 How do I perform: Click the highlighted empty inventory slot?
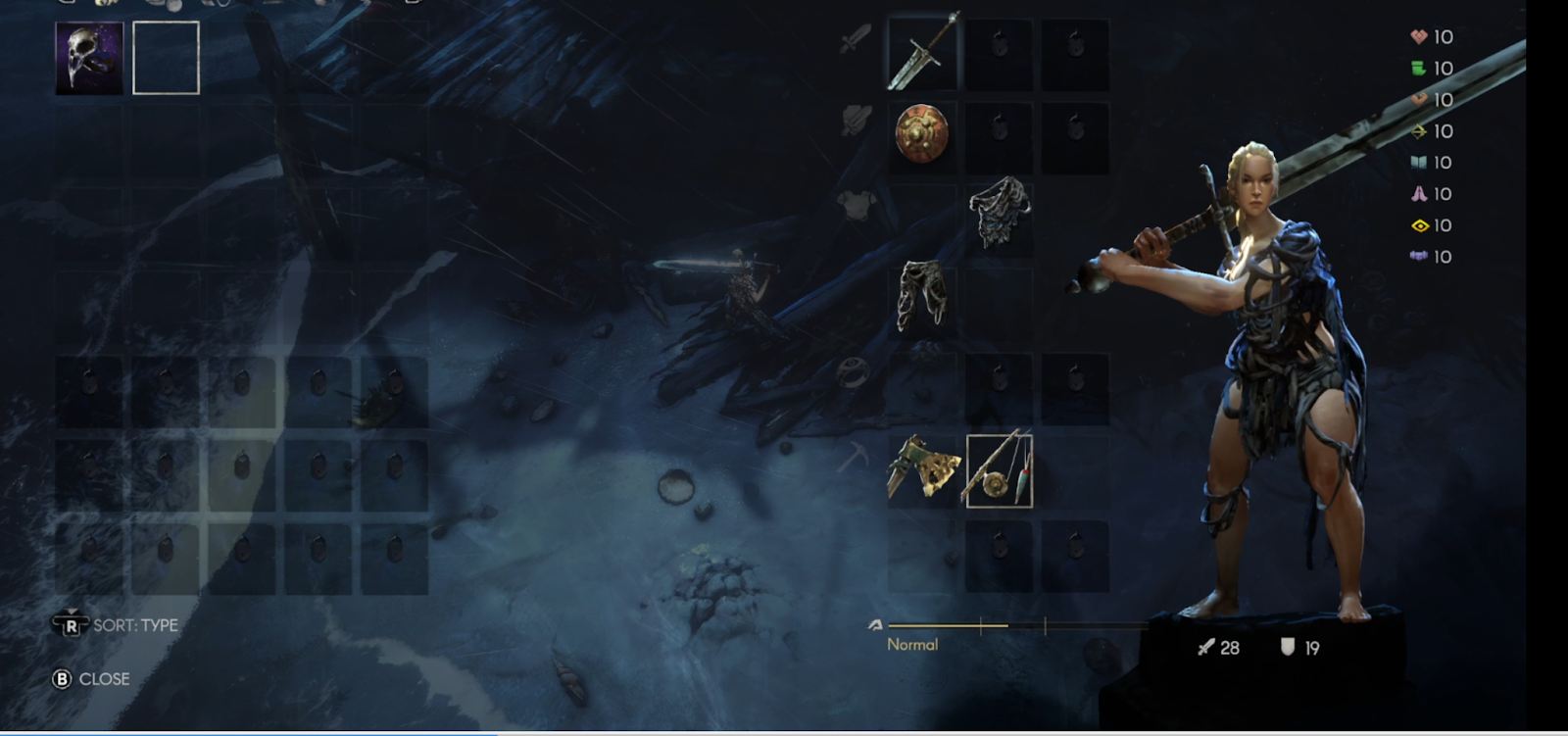(x=166, y=59)
